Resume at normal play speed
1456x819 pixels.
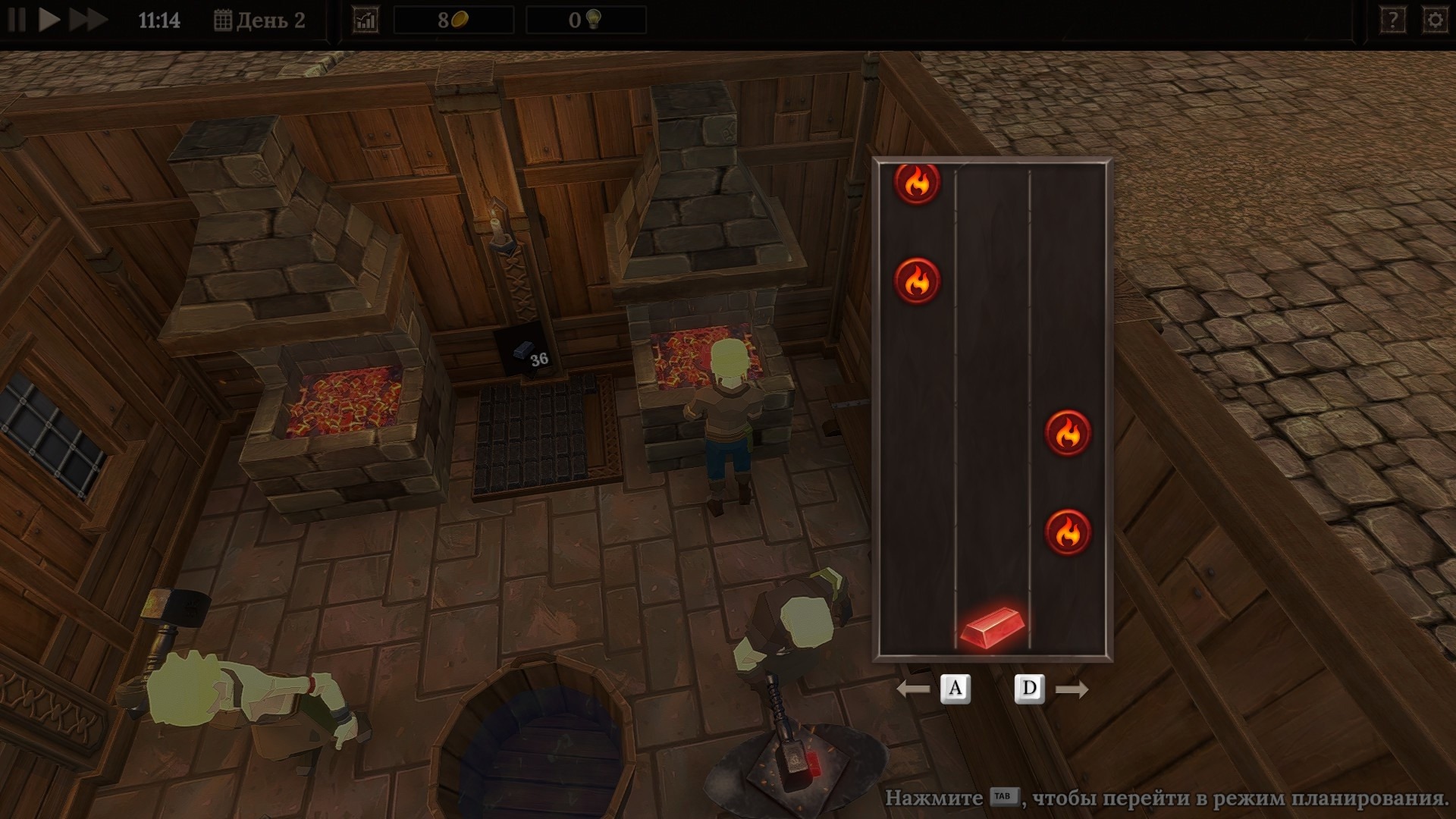click(x=49, y=20)
